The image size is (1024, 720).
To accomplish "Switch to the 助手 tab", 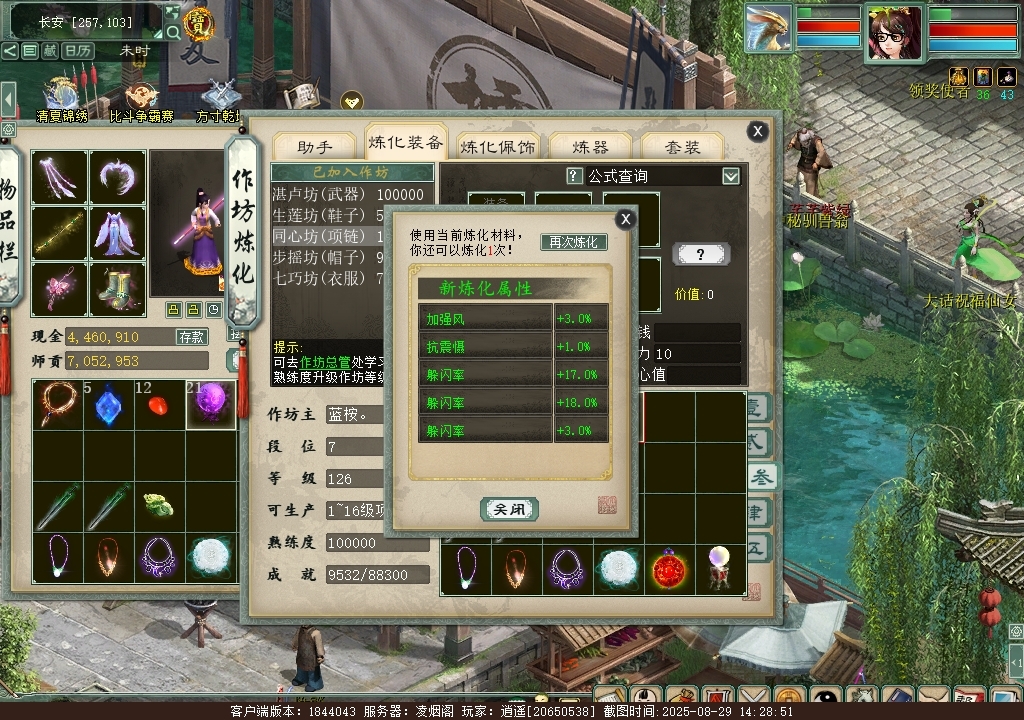I will pos(315,146).
